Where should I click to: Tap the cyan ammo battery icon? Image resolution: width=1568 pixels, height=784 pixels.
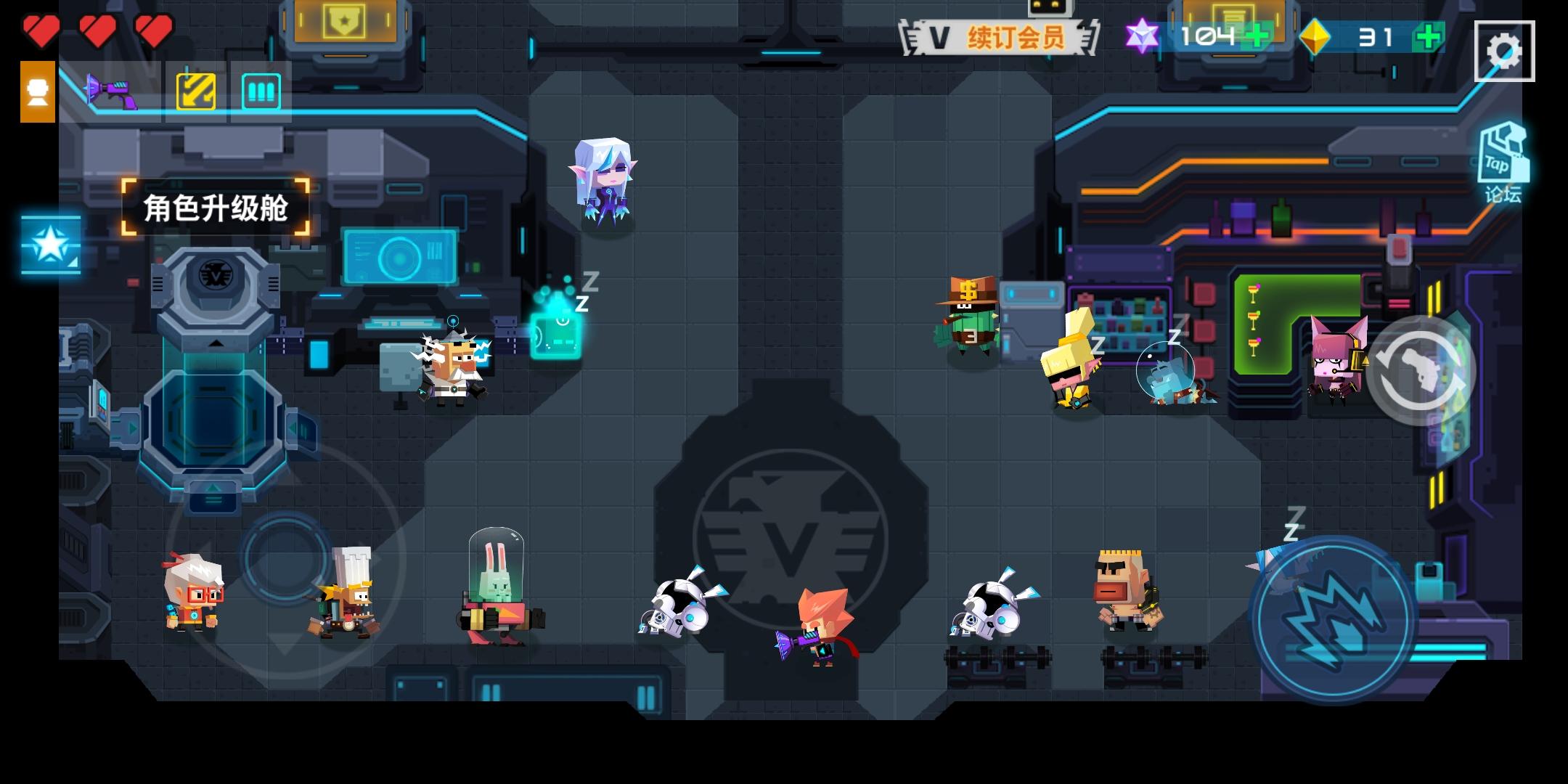point(261,89)
